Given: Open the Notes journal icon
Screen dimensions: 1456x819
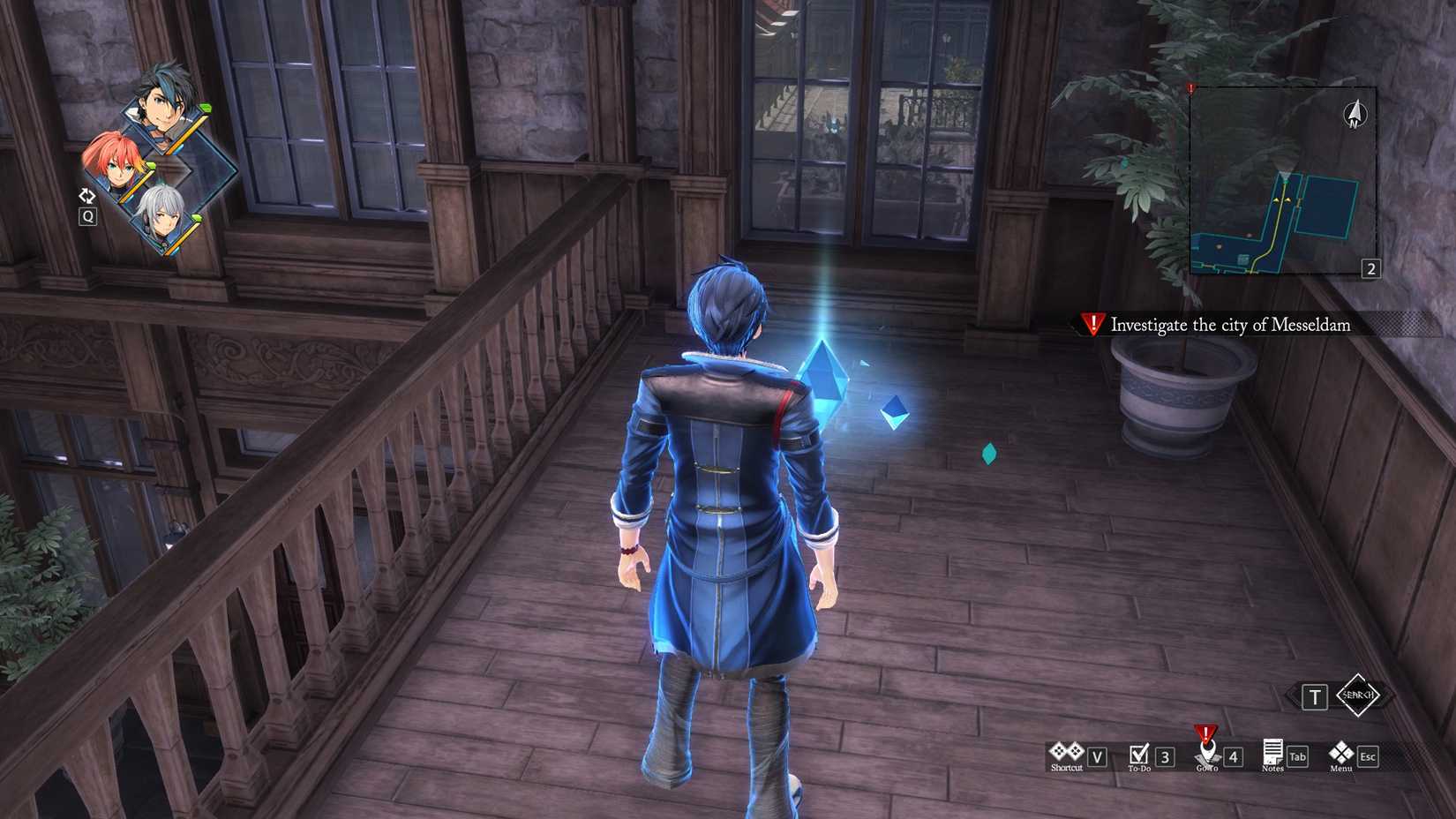Looking at the screenshot, I should tap(1272, 749).
